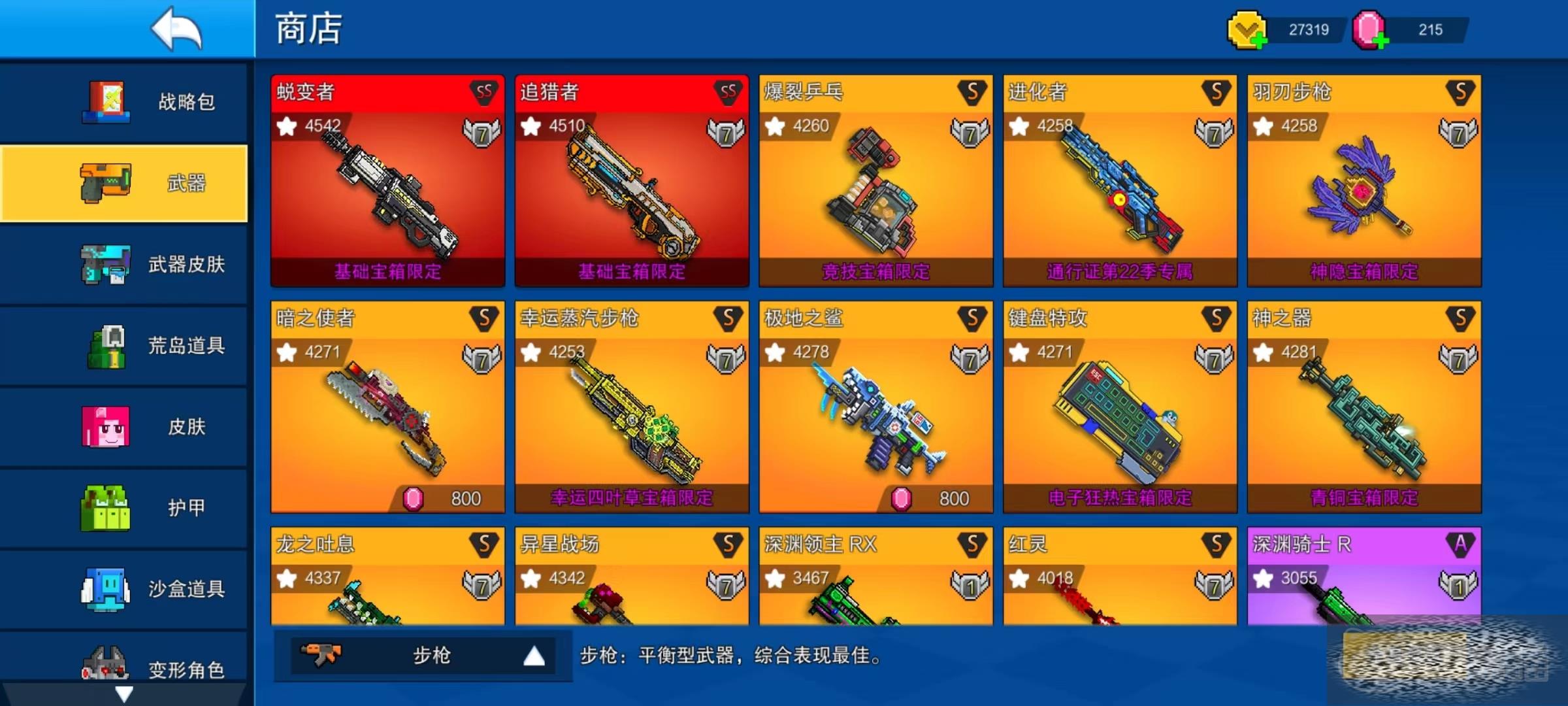Select the 武器 category tab
This screenshot has height=706, width=1568.
(x=124, y=183)
